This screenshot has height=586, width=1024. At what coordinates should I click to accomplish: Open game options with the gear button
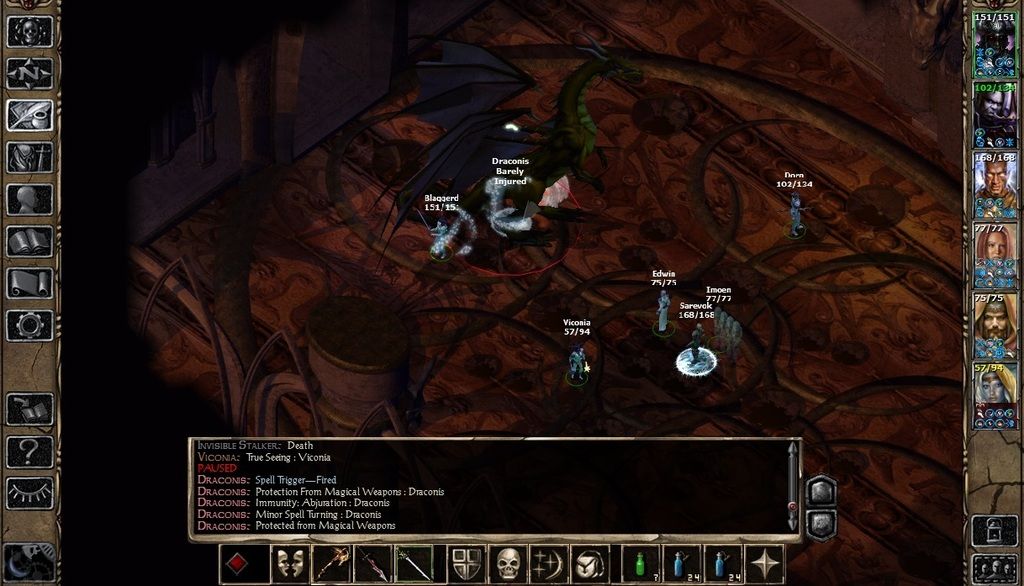[x=29, y=325]
